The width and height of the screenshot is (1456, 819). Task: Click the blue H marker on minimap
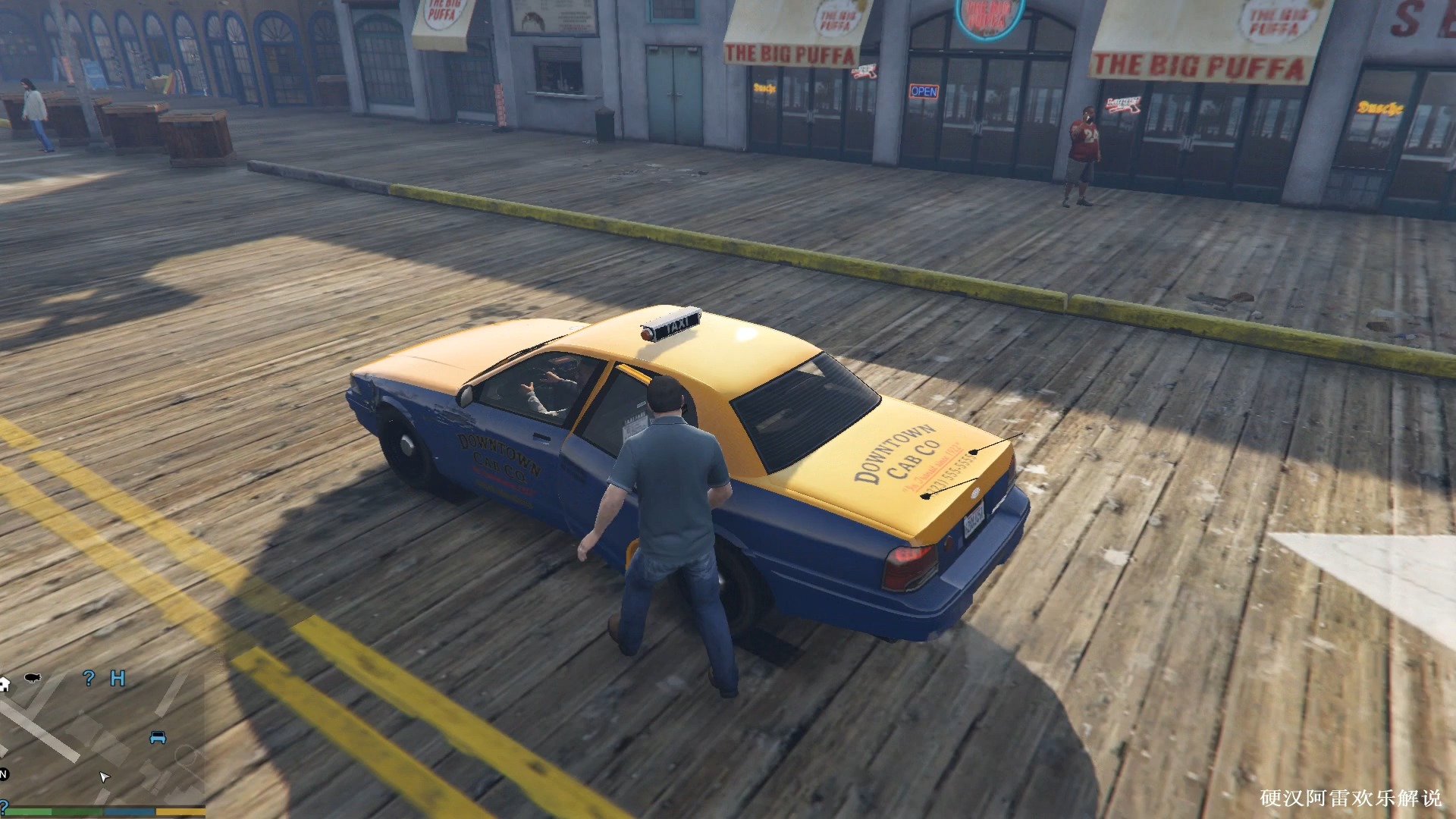click(118, 678)
